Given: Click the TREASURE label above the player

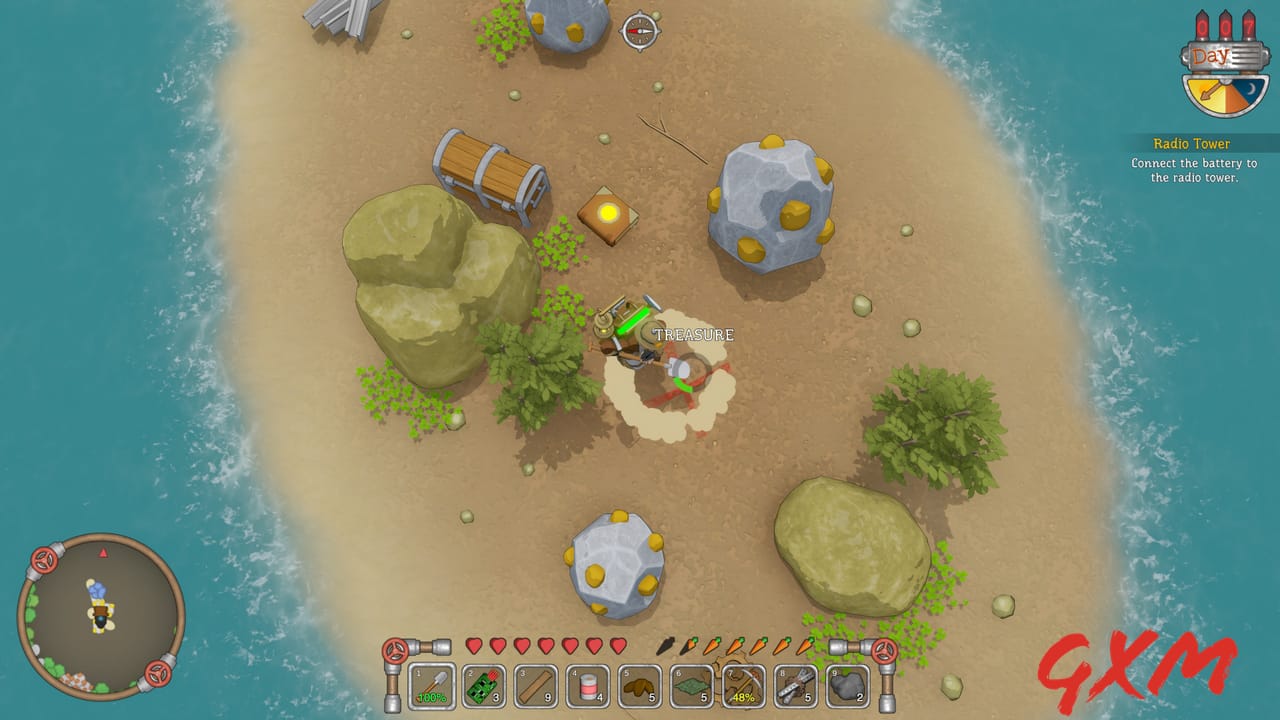Looking at the screenshot, I should pos(692,334).
